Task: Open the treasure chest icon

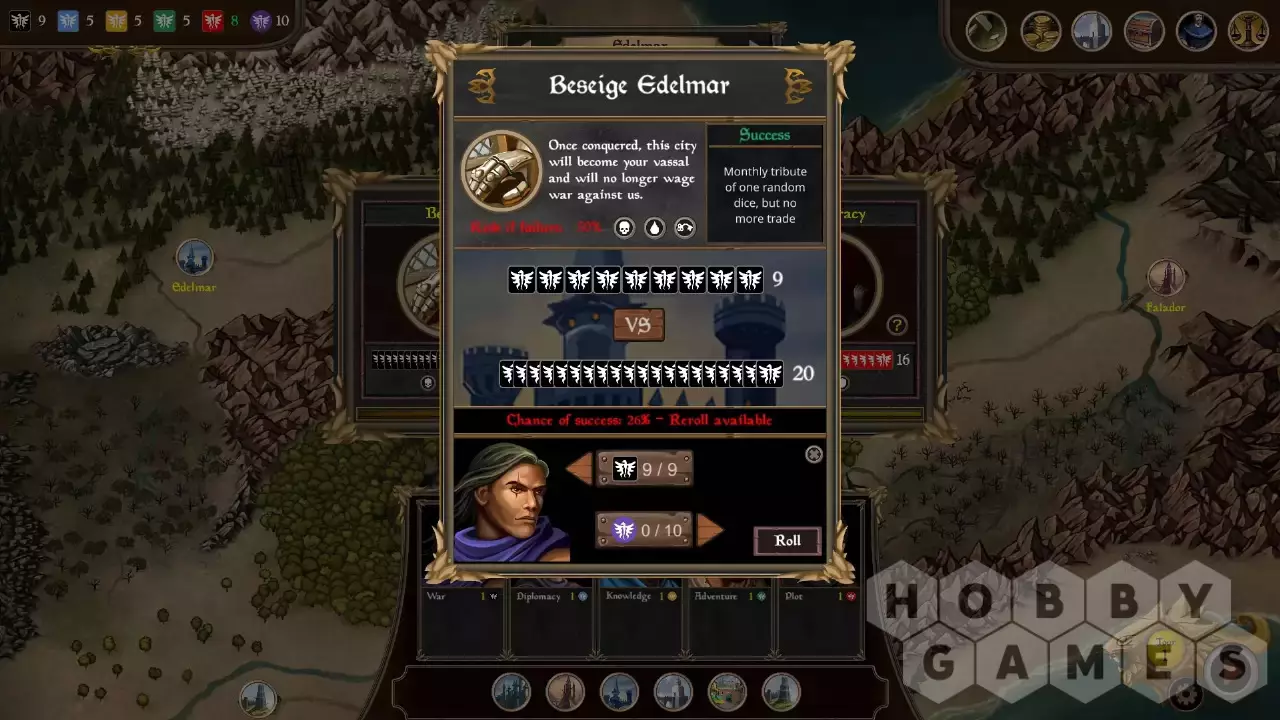Action: click(1144, 31)
